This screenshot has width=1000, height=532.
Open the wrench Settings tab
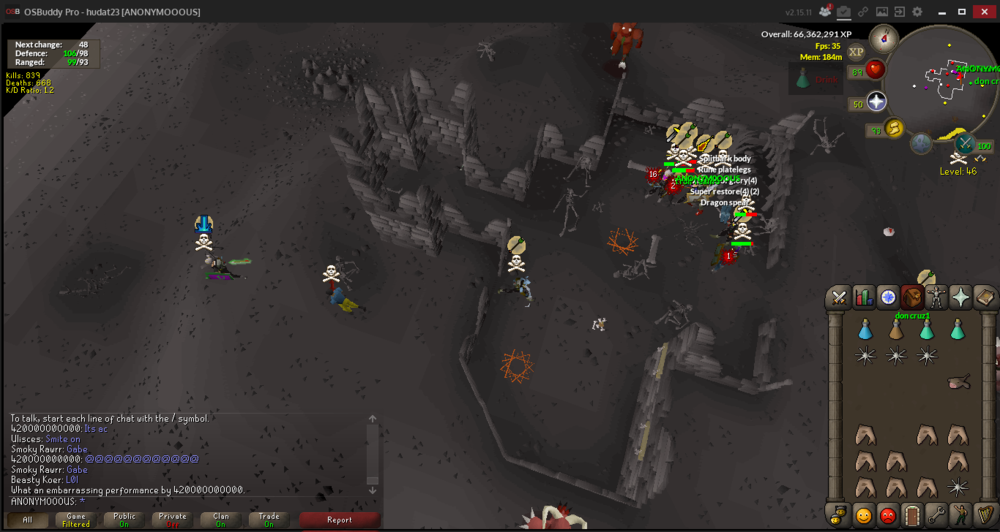(936, 516)
